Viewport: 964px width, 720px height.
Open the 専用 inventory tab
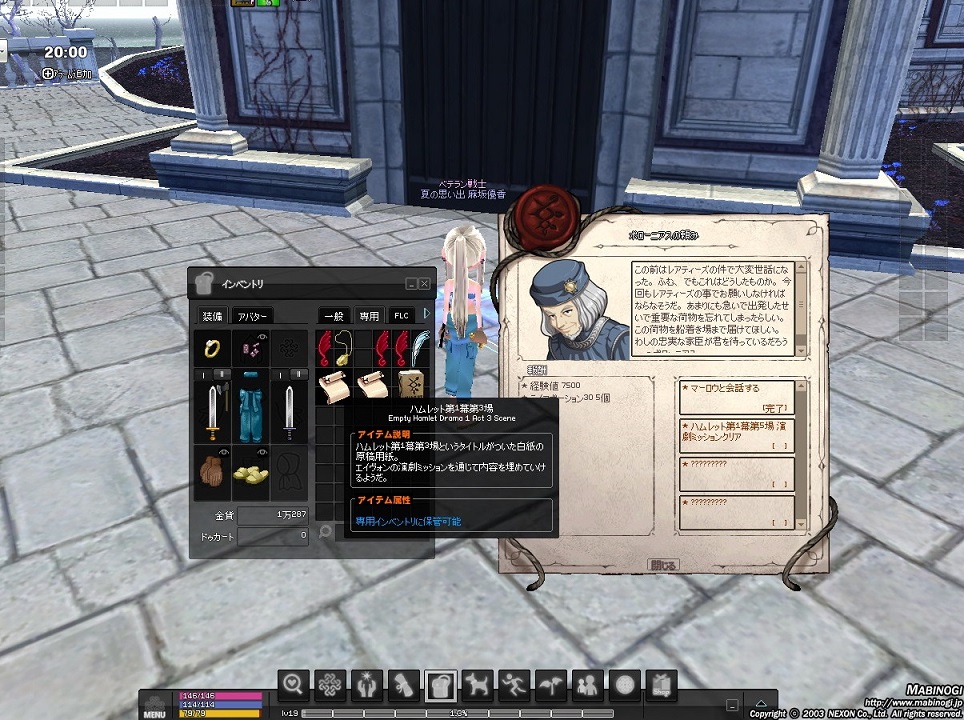(369, 316)
